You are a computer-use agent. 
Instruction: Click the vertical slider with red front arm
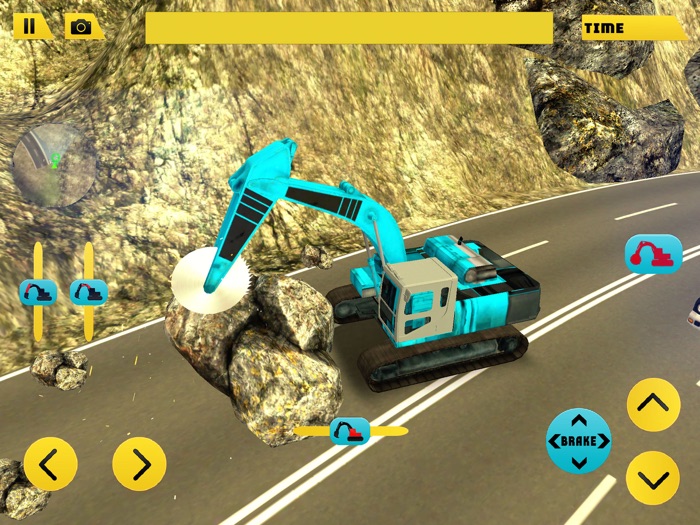pyautogui.click(x=37, y=292)
